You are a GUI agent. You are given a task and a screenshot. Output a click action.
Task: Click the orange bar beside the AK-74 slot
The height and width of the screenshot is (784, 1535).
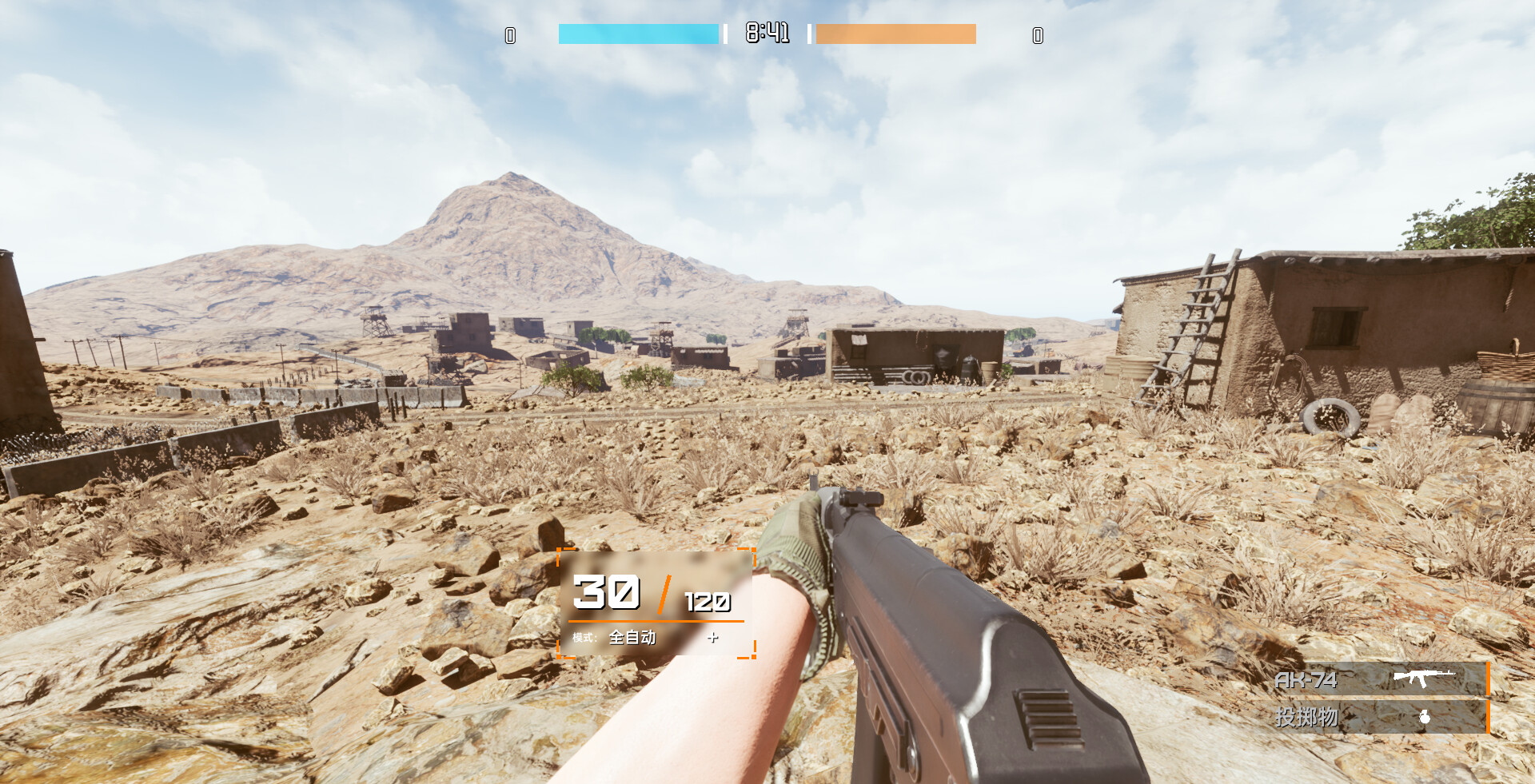click(x=1489, y=678)
